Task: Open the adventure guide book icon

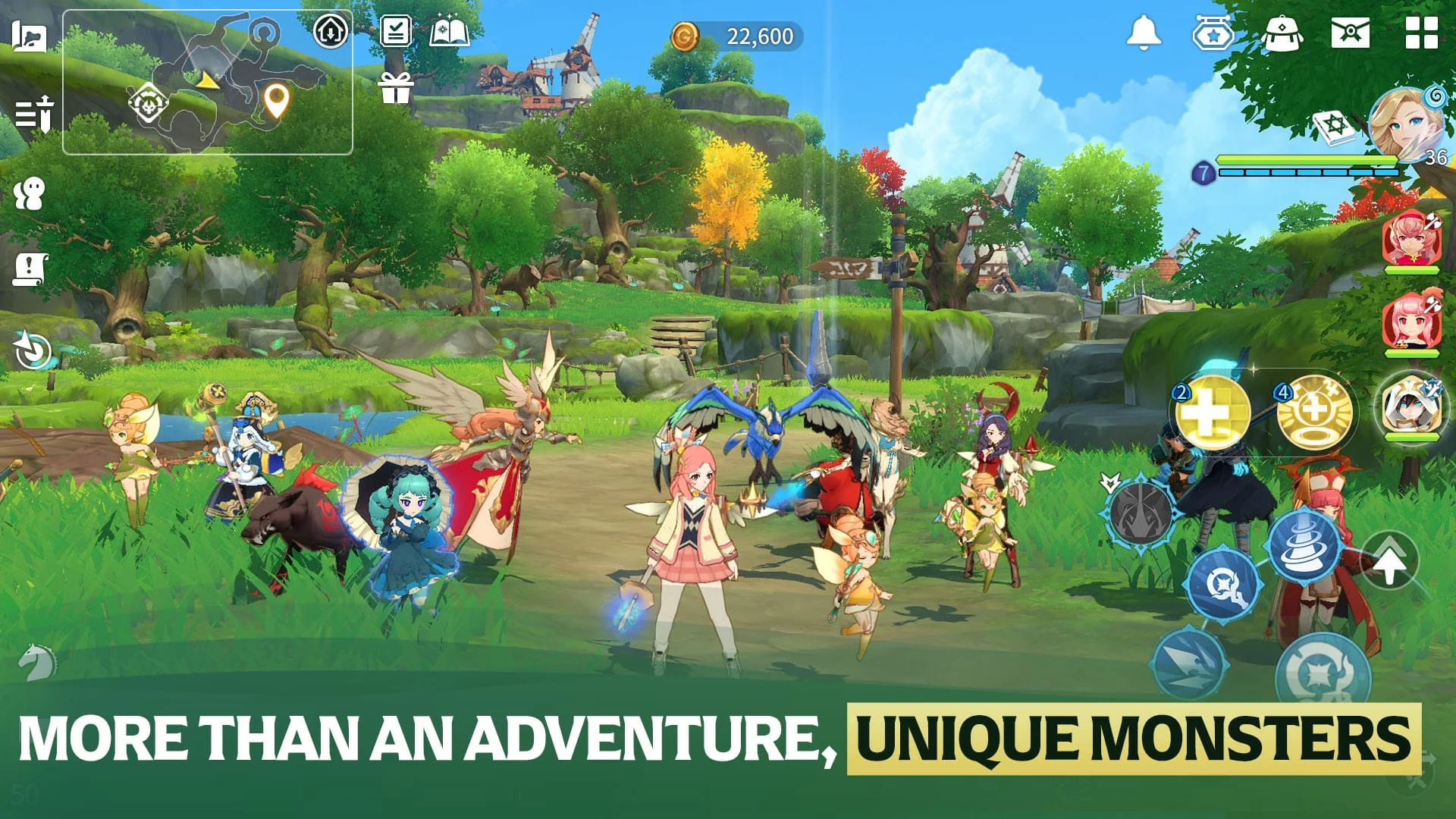Action: 450,32
